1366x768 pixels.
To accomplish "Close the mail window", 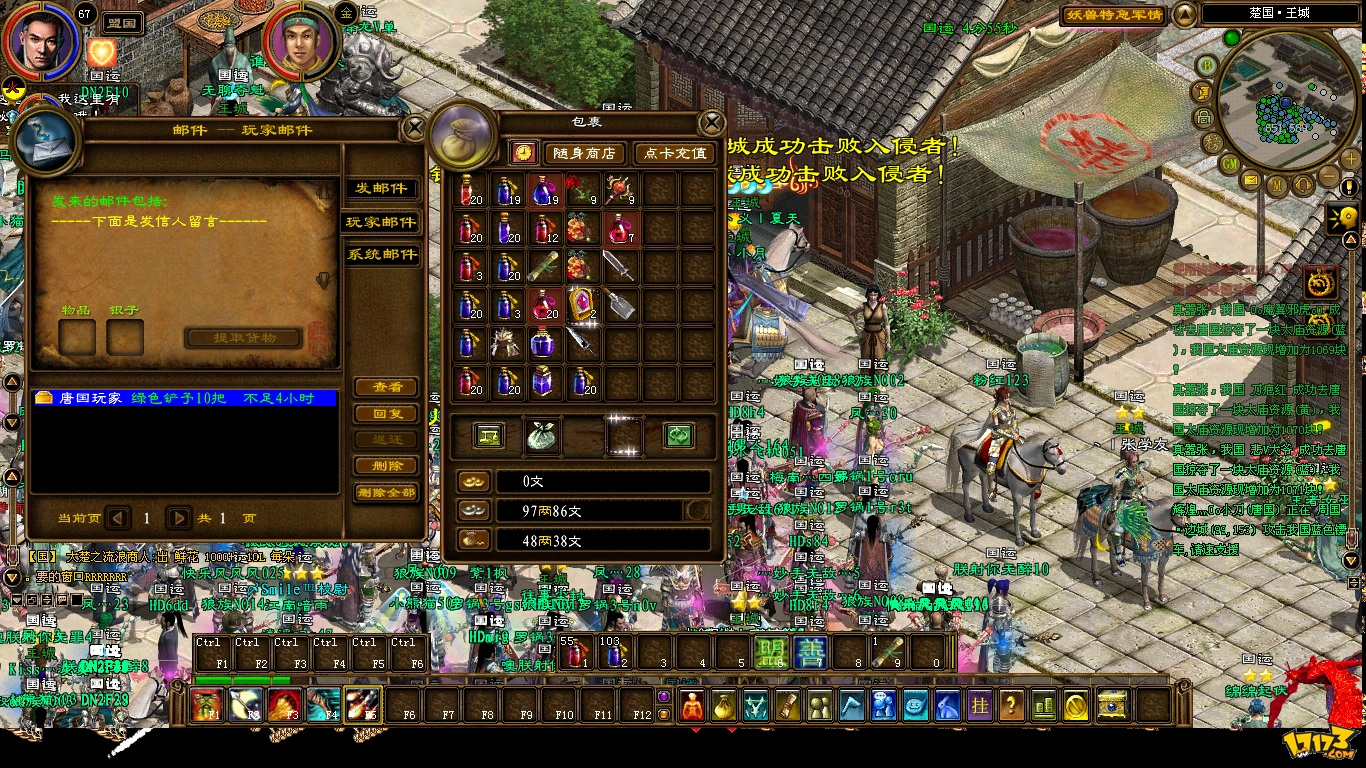I will (x=414, y=128).
